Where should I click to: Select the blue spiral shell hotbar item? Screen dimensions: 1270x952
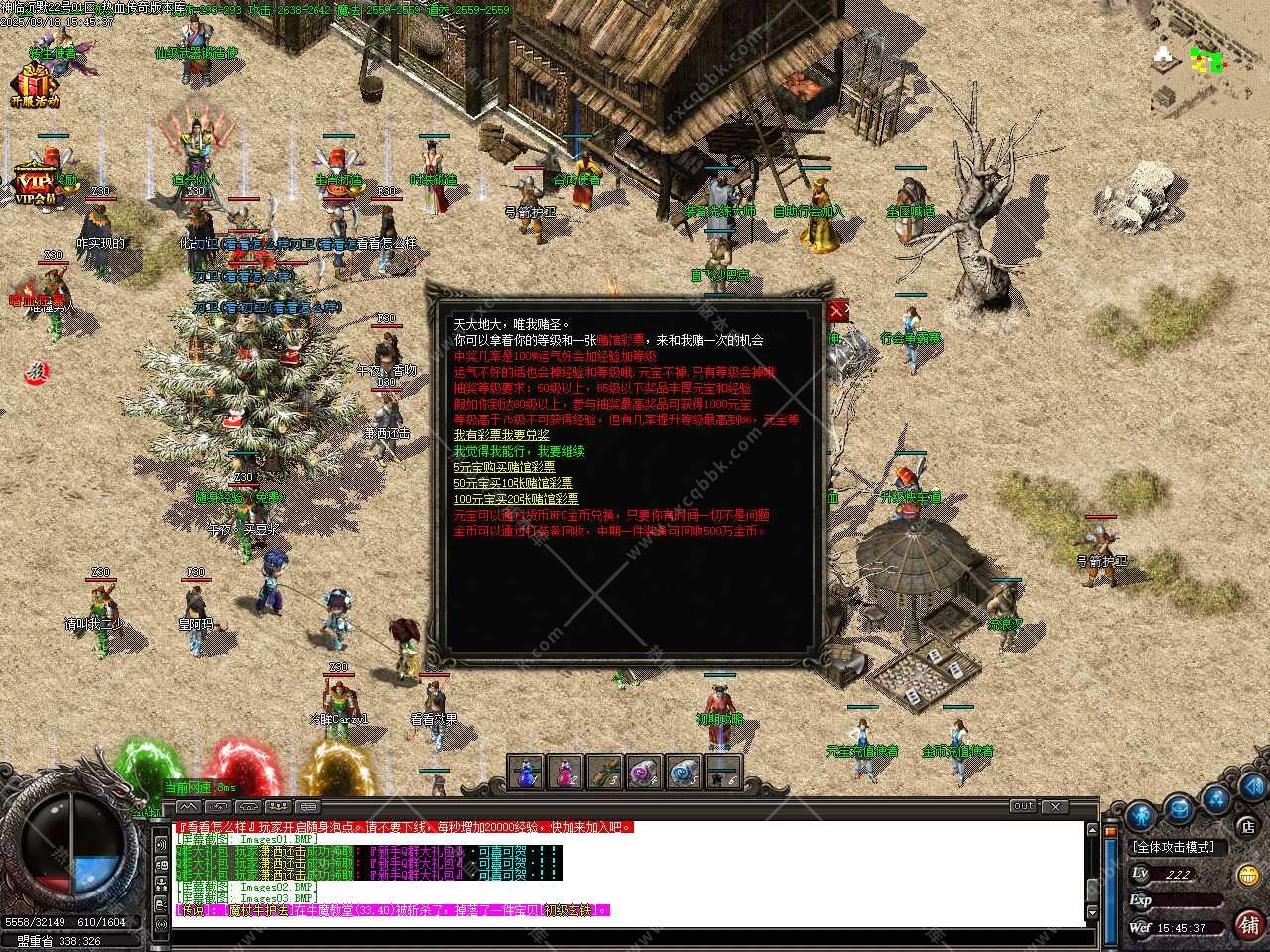click(x=684, y=772)
